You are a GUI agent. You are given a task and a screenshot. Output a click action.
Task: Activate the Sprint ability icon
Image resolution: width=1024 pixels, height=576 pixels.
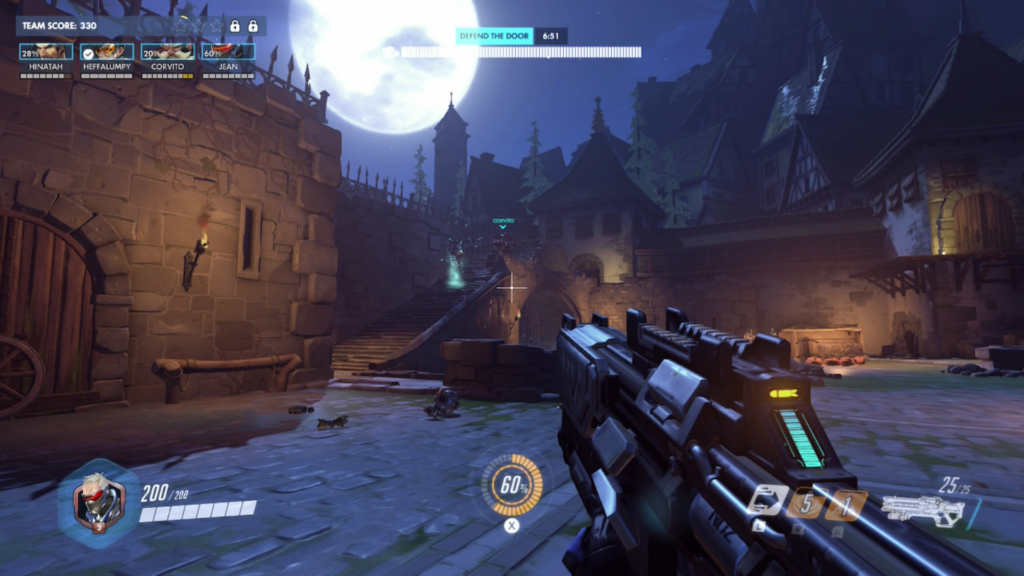(x=766, y=501)
